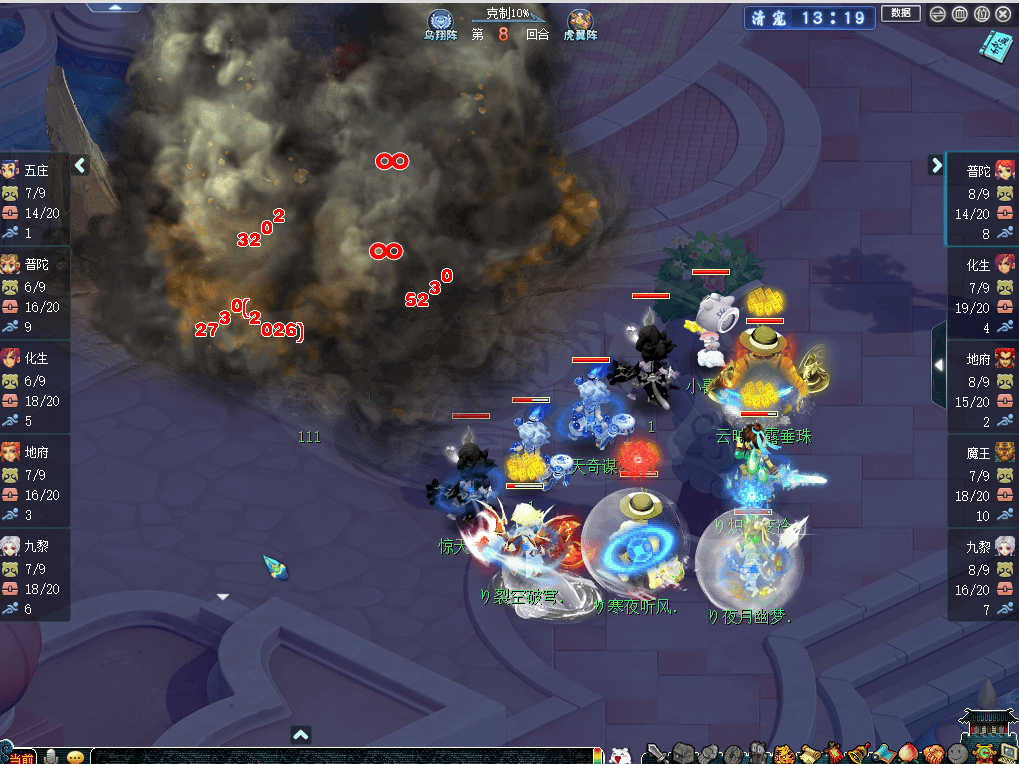Screen dimensions: 1019x764
Task: Activate the microphone voice chat button
Action: (x=51, y=755)
